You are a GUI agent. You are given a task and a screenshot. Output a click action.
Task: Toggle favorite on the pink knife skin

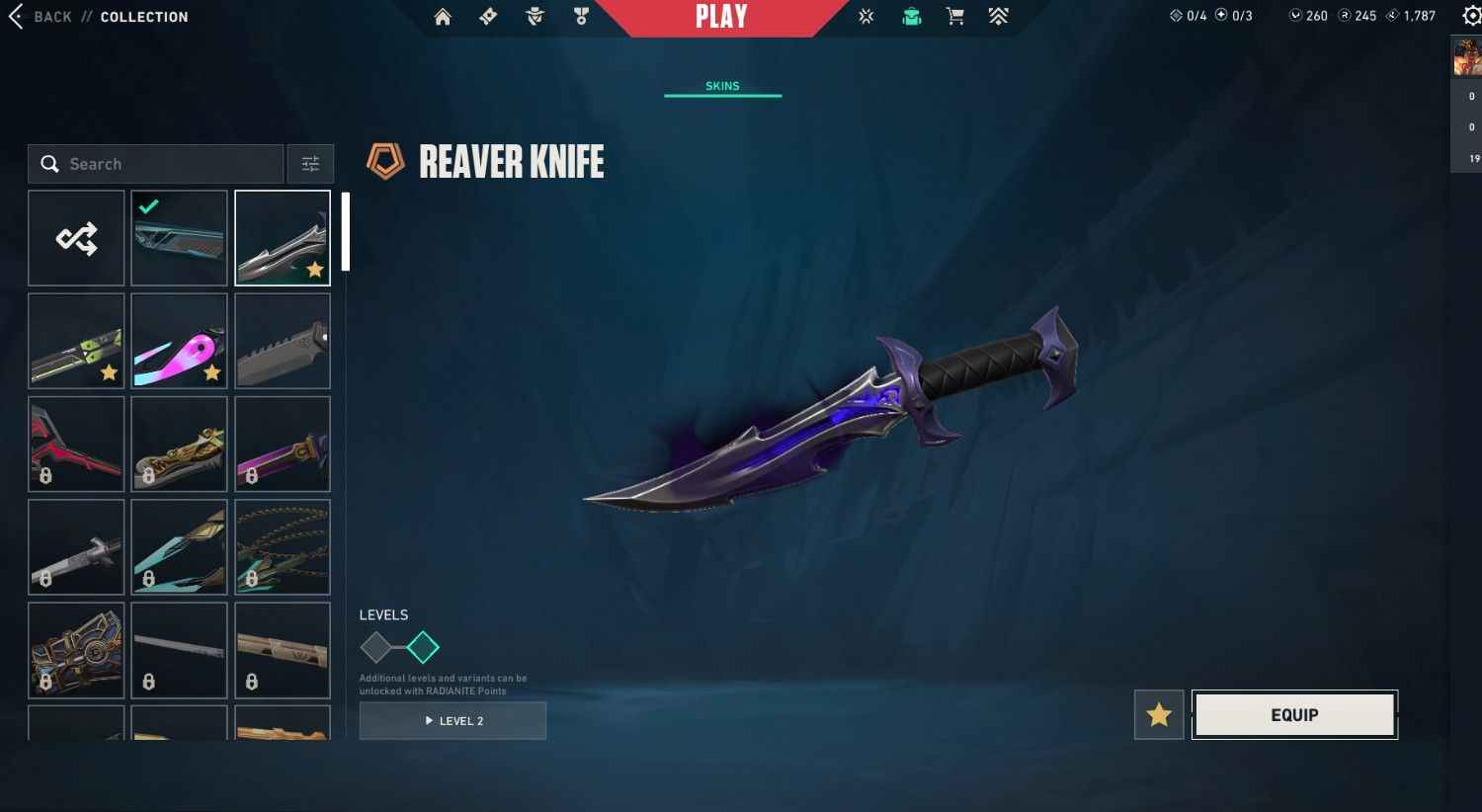(211, 372)
